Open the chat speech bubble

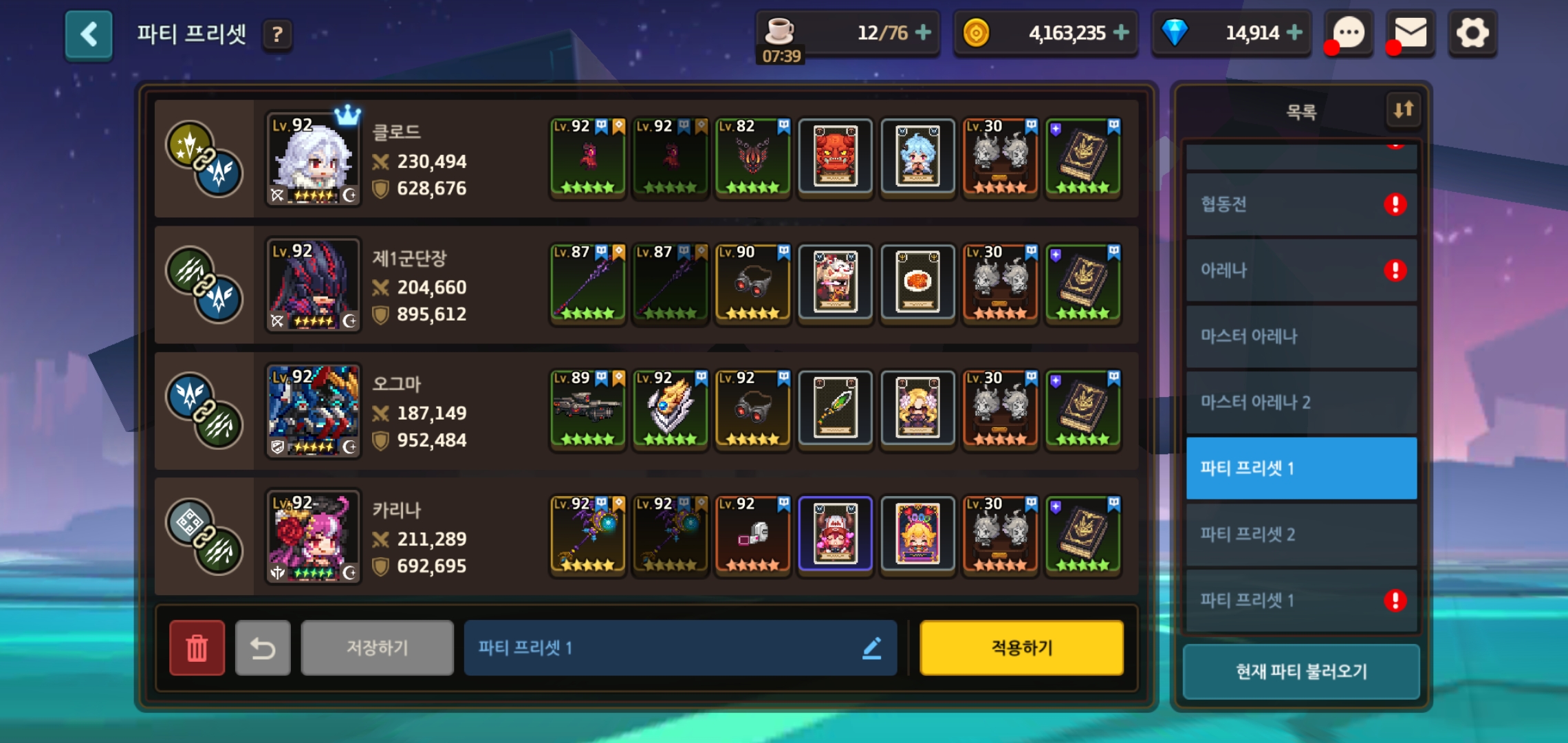coord(1349,33)
